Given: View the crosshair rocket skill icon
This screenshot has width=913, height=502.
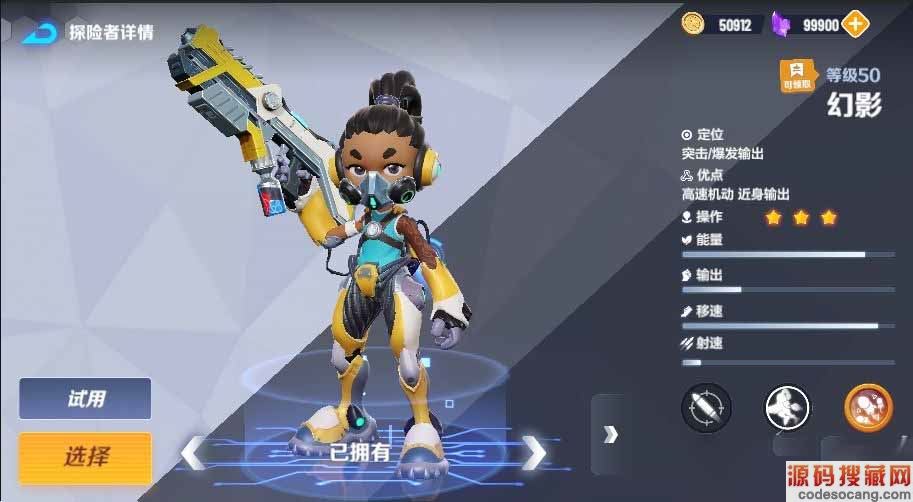Looking at the screenshot, I should [706, 407].
